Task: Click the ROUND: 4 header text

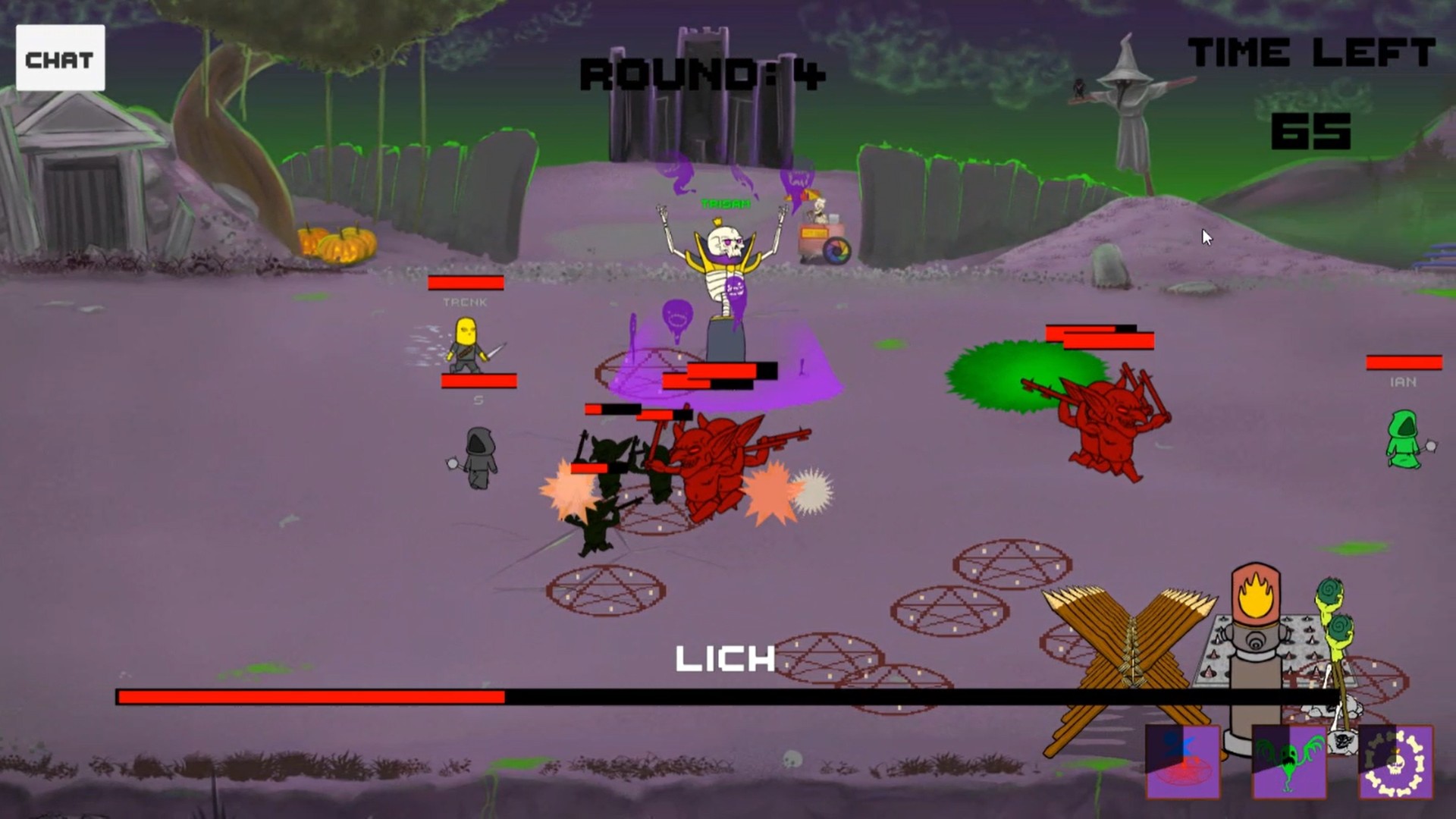Action: pyautogui.click(x=701, y=72)
